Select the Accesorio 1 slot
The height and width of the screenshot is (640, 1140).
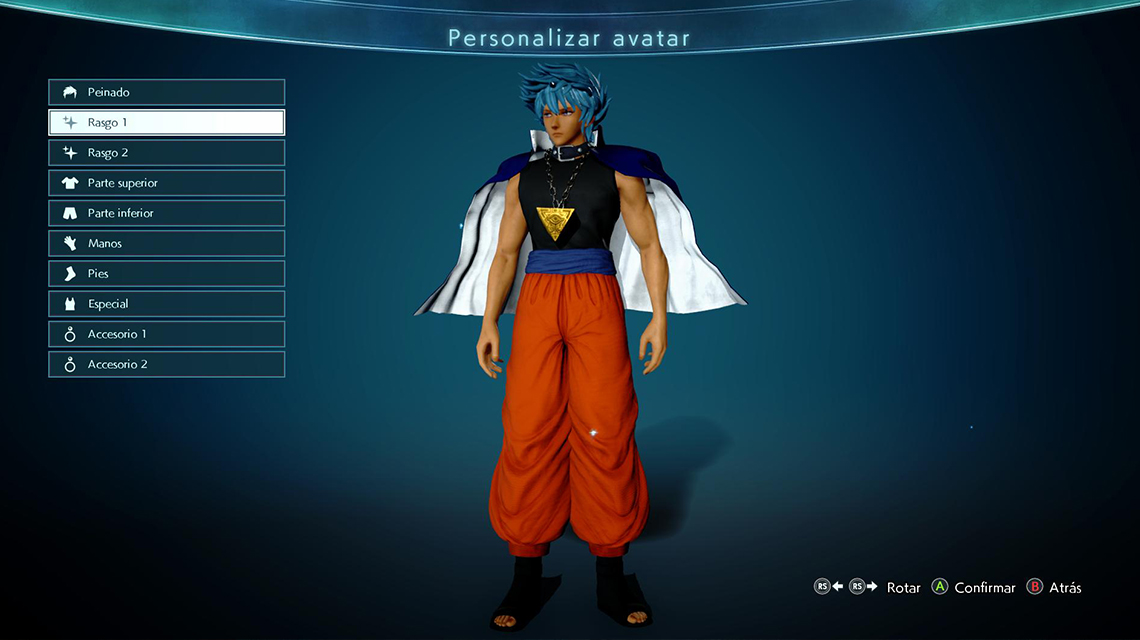(166, 334)
